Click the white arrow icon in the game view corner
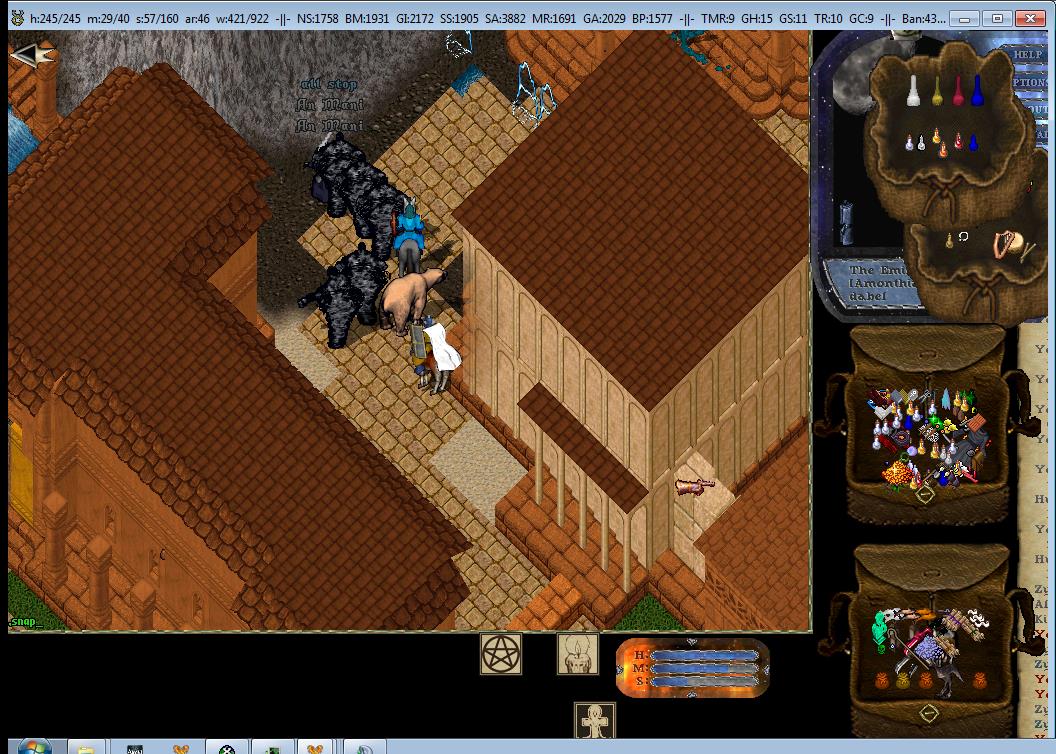This screenshot has width=1056, height=754. point(28,54)
